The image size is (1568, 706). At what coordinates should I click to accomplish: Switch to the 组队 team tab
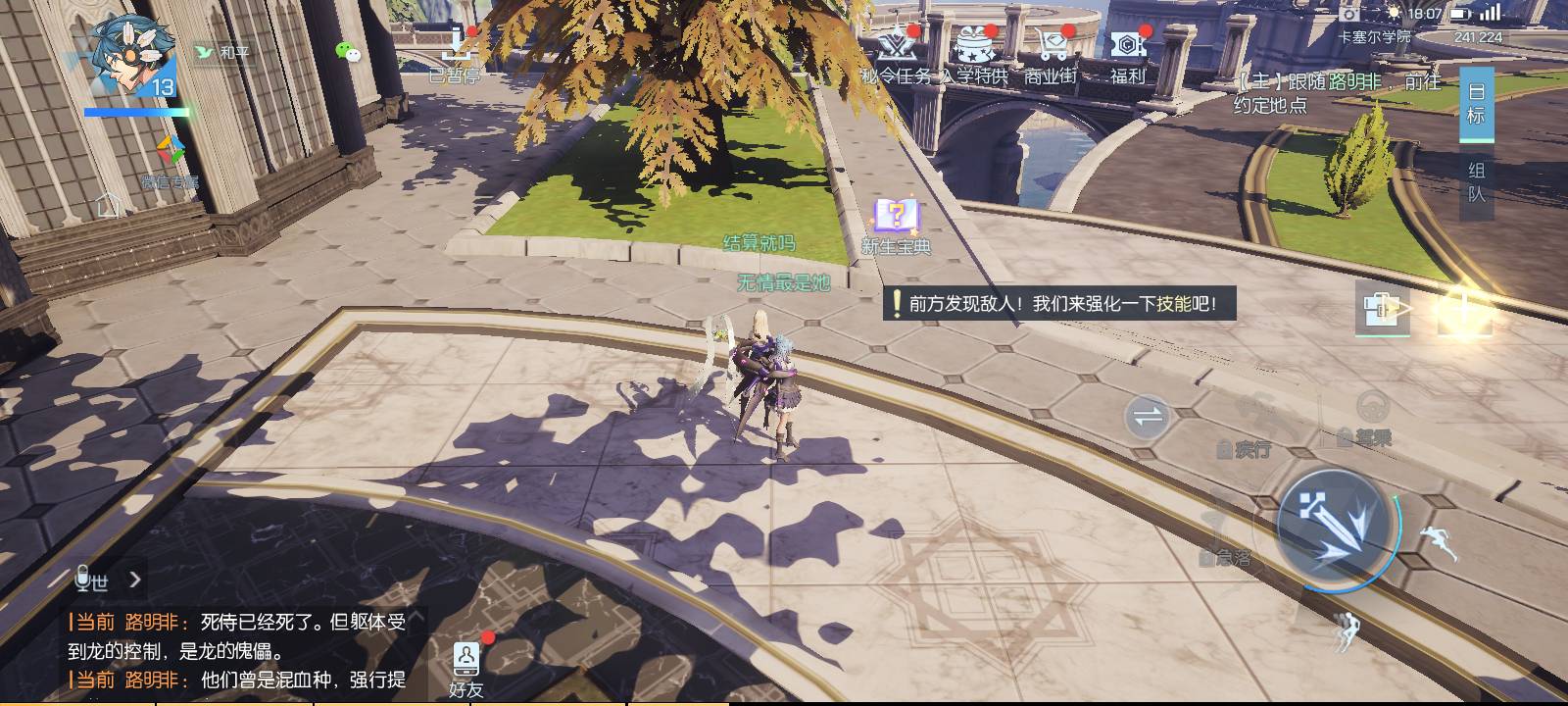(1476, 181)
